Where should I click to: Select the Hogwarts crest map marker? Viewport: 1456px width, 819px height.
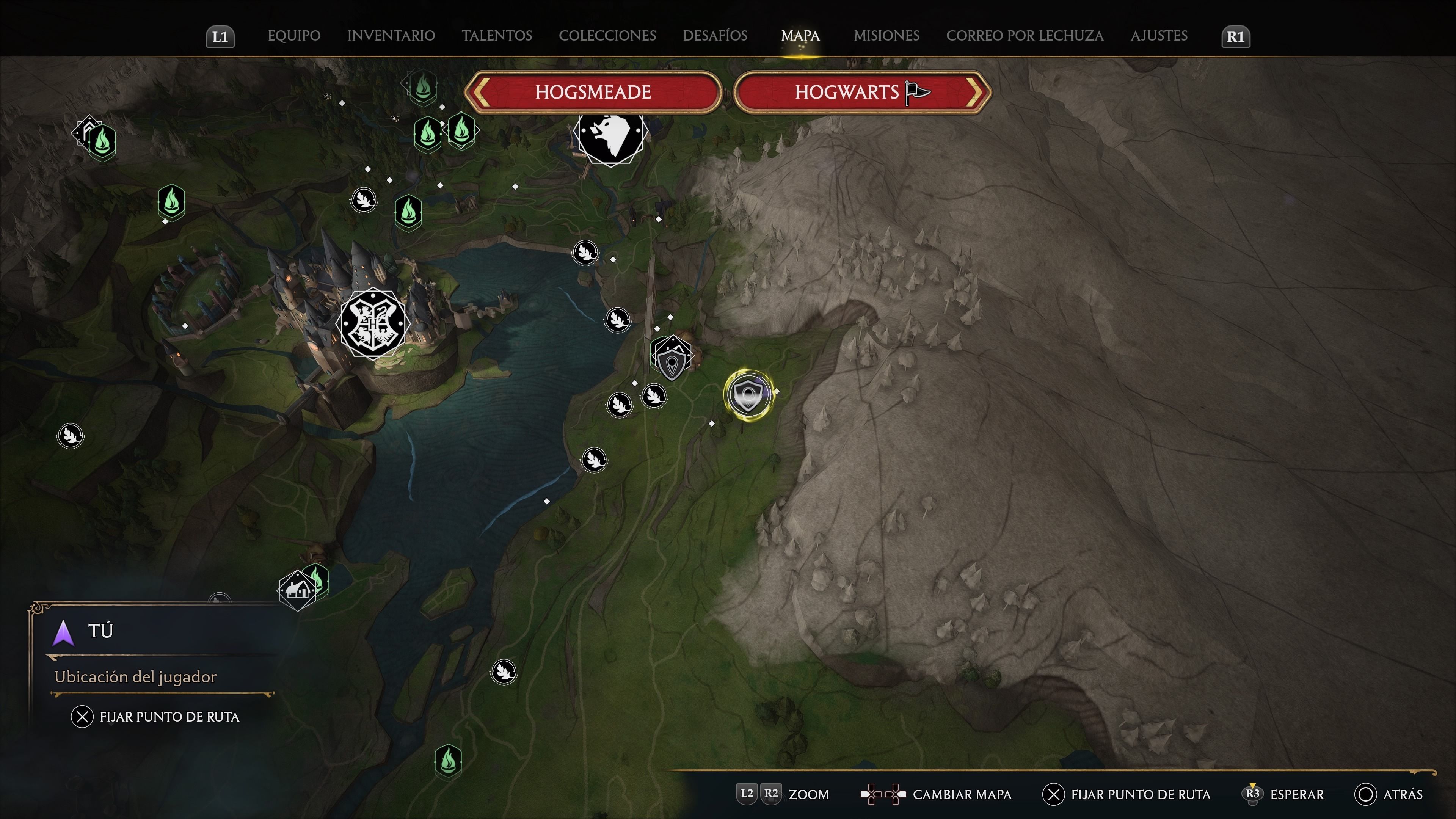click(x=372, y=323)
